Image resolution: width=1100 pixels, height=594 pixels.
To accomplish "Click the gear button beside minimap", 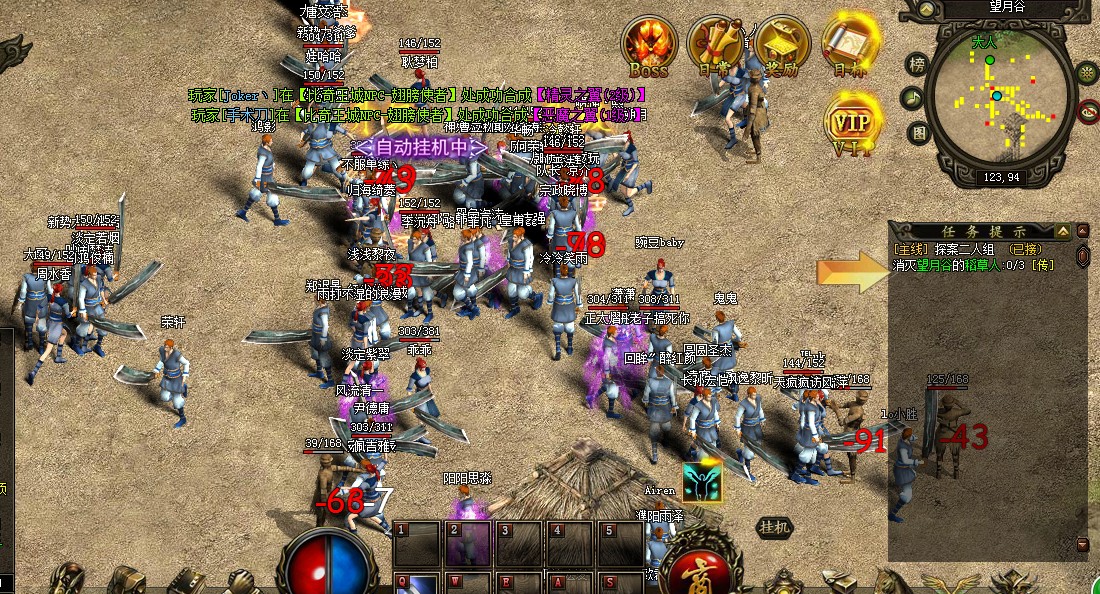I will click(x=1087, y=71).
